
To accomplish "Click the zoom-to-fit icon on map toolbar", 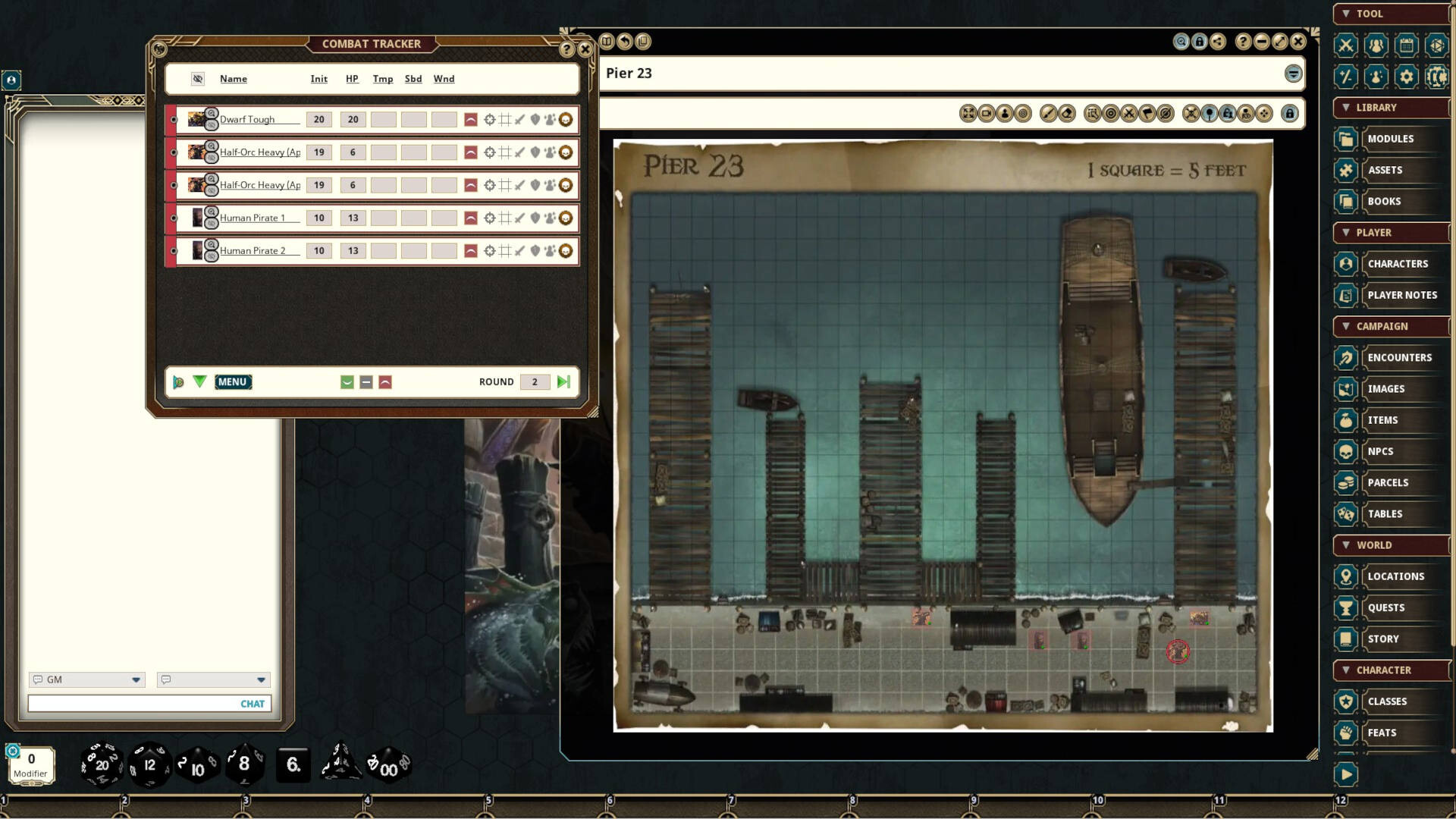I will tap(968, 113).
